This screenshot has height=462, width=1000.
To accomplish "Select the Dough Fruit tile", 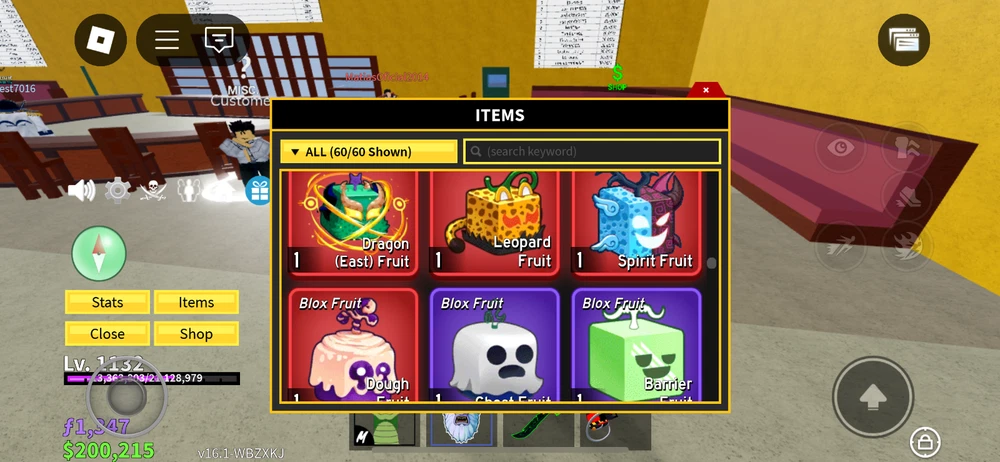I will click(354, 345).
